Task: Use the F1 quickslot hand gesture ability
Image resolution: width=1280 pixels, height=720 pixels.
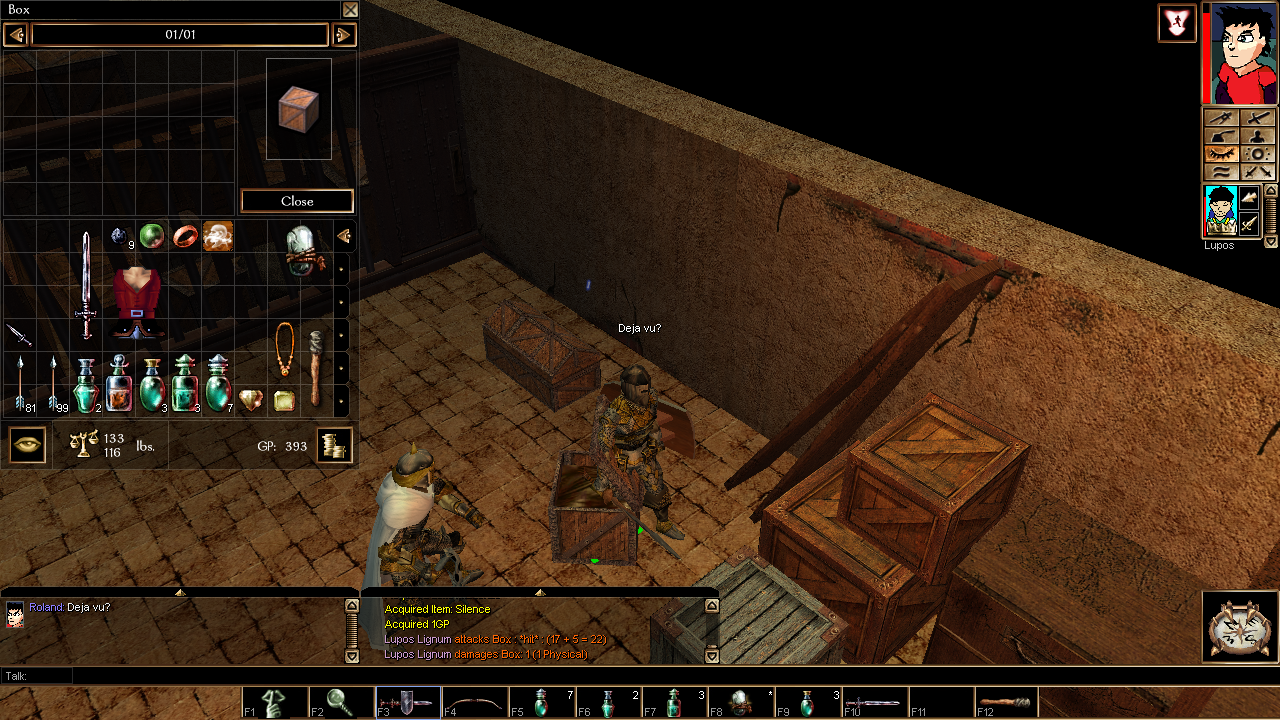Action: tap(275, 703)
